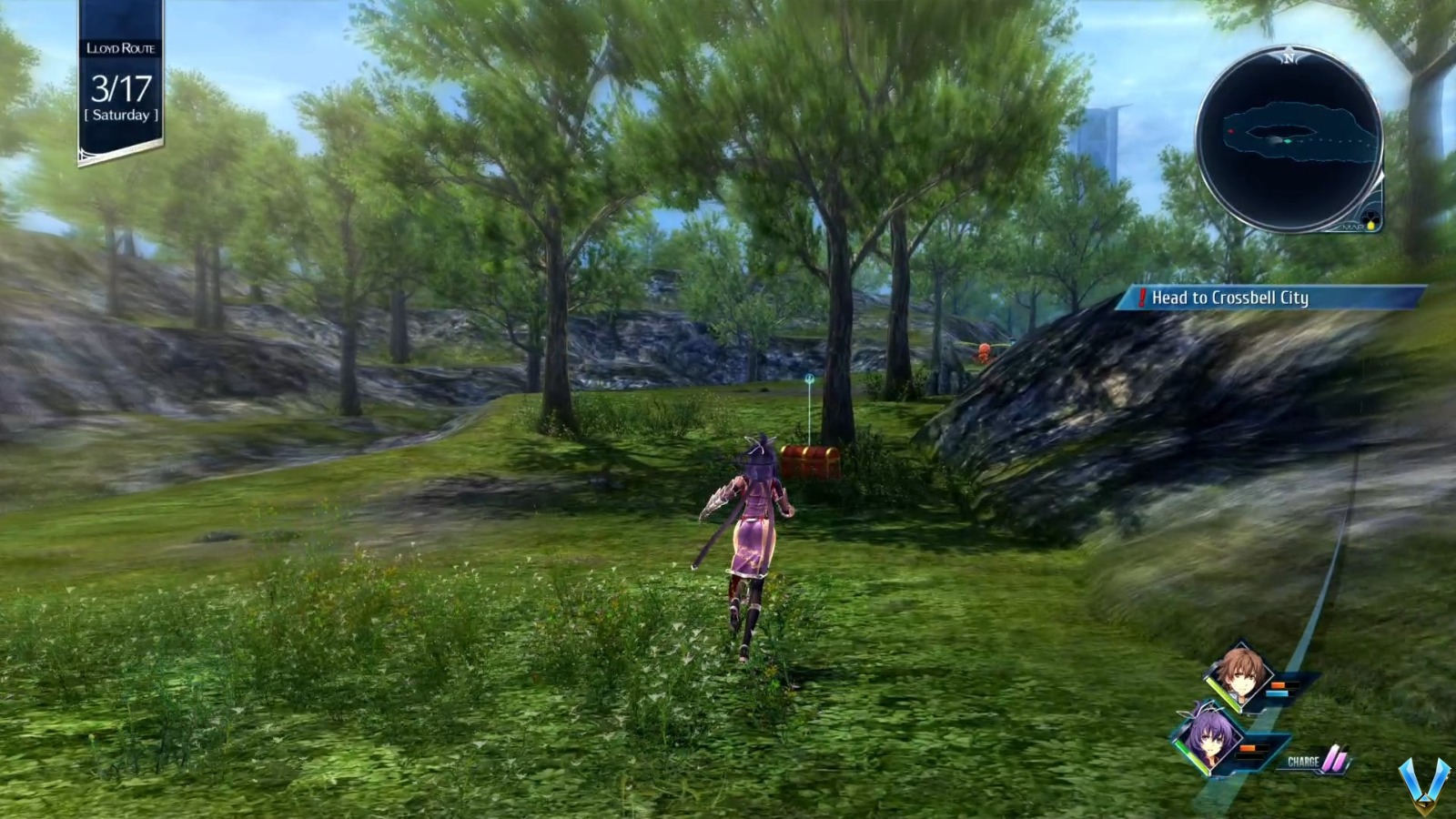Click the red quest dot inside the minimap
This screenshot has height=819, width=1456.
point(1231,131)
